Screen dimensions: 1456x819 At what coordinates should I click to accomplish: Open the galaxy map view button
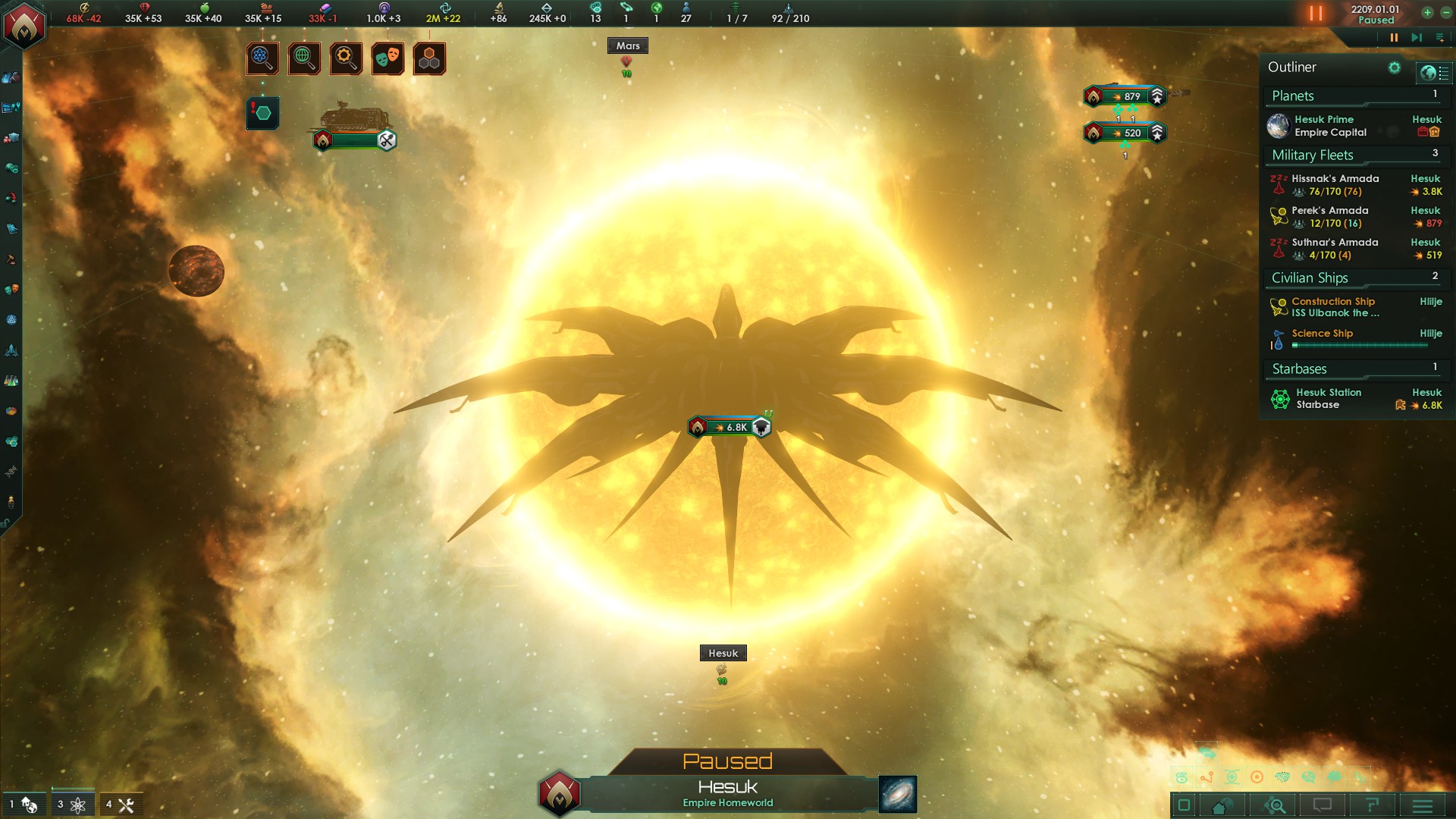coord(898,794)
